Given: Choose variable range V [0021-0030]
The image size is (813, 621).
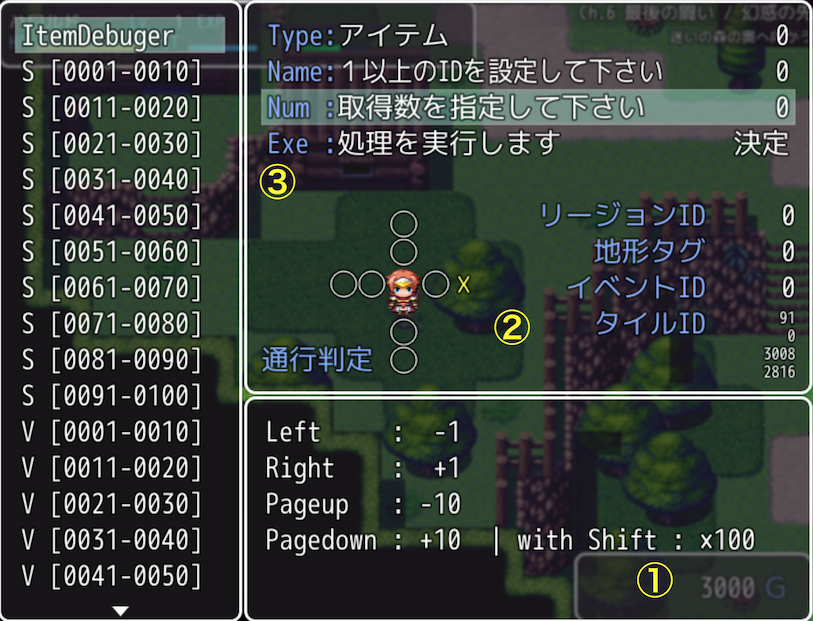Looking at the screenshot, I should (x=110, y=504).
